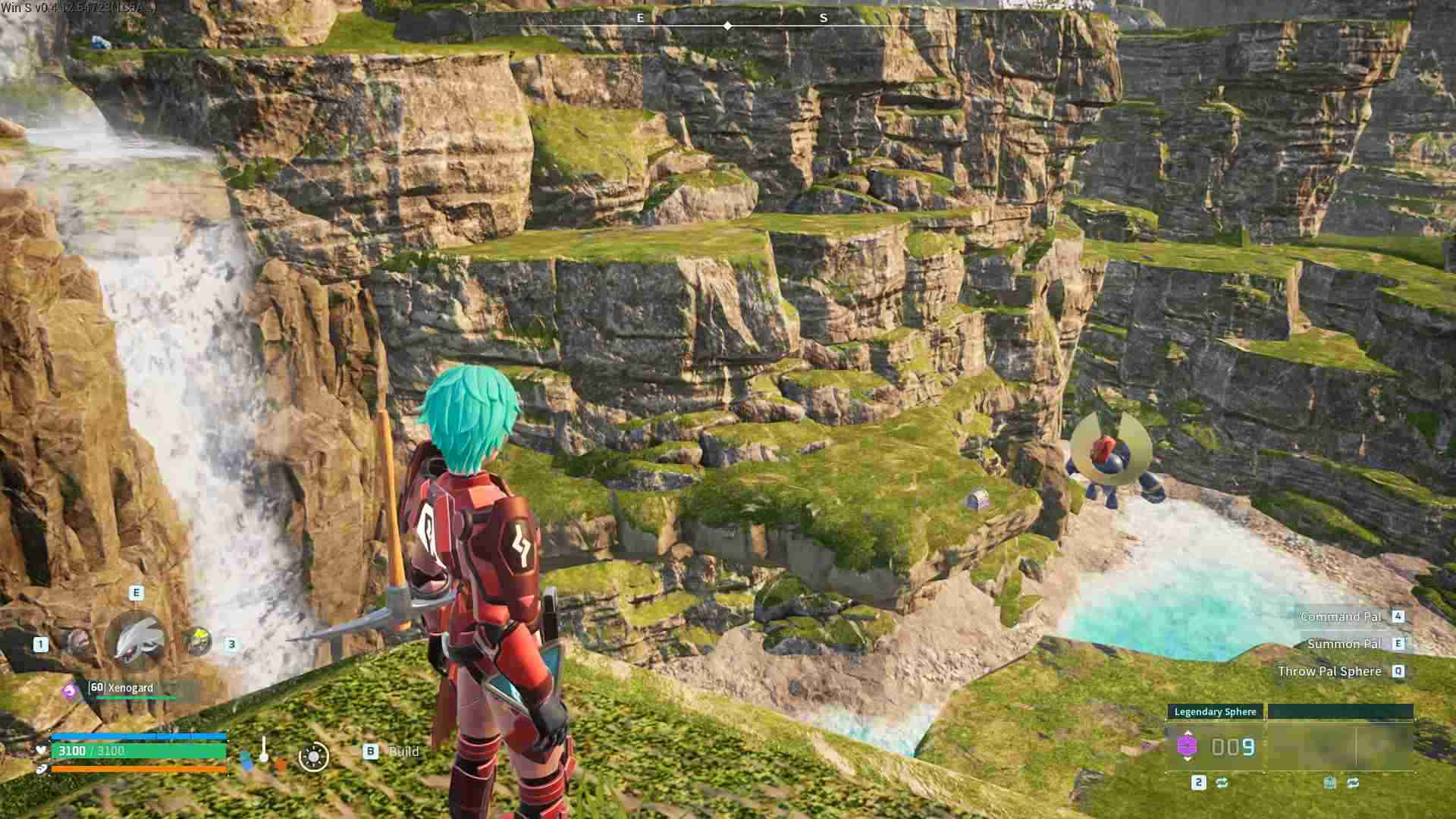This screenshot has height=819, width=1456.
Task: Click the purple pal skill icon beside Xenogard
Action: (x=70, y=691)
